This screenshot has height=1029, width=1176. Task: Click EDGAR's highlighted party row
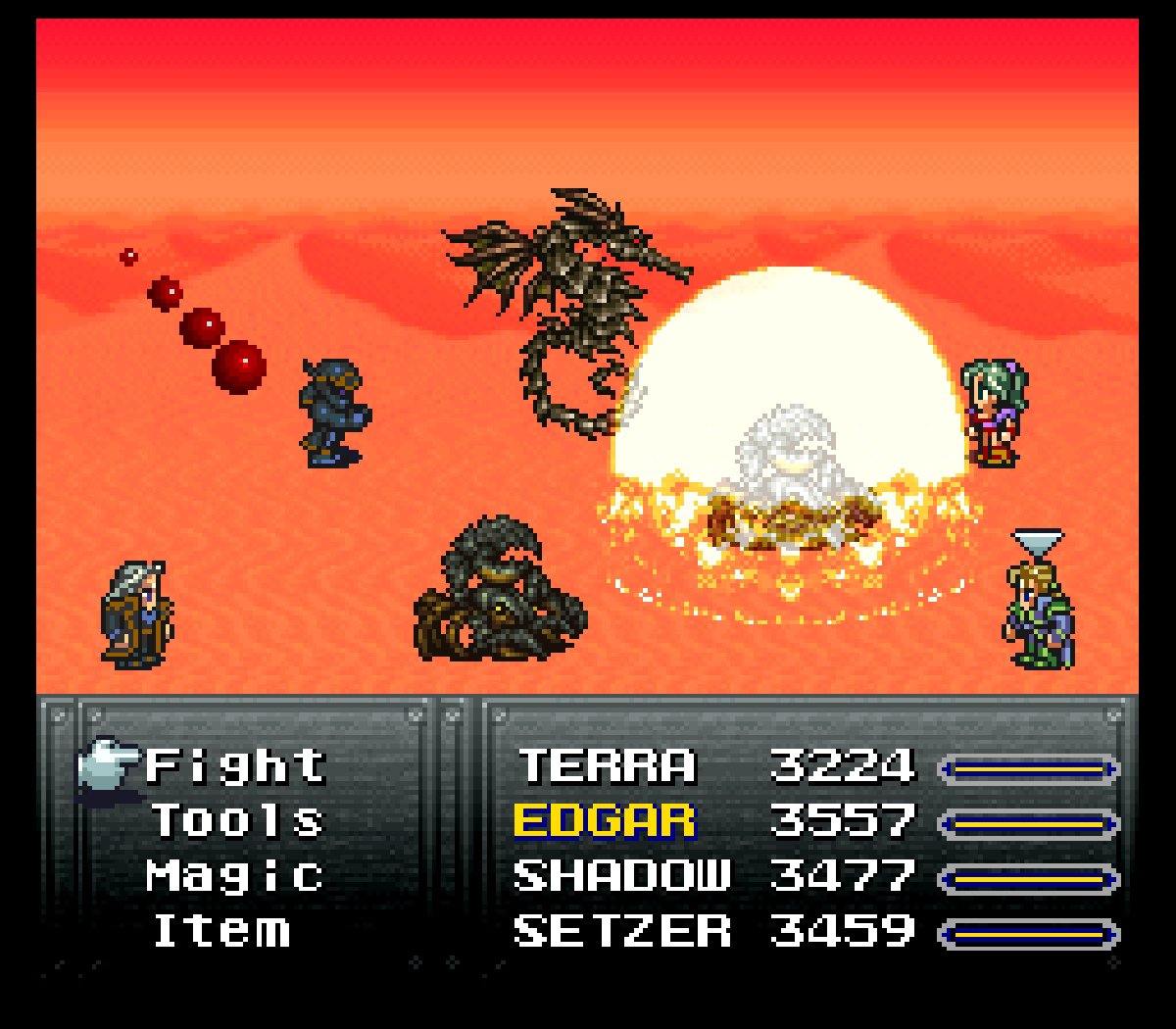pos(605,821)
